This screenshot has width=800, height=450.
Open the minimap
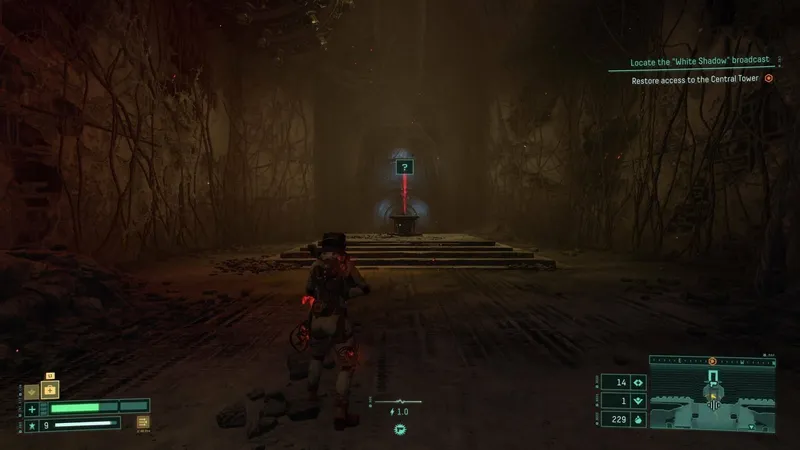tap(714, 399)
